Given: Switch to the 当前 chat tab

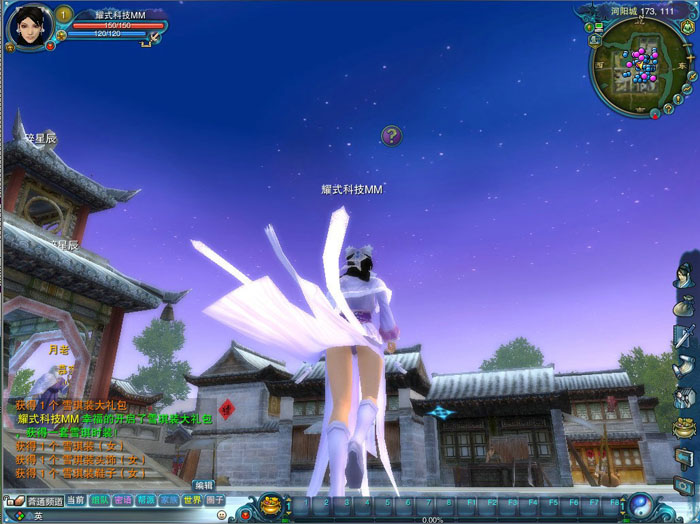Looking at the screenshot, I should (x=76, y=500).
